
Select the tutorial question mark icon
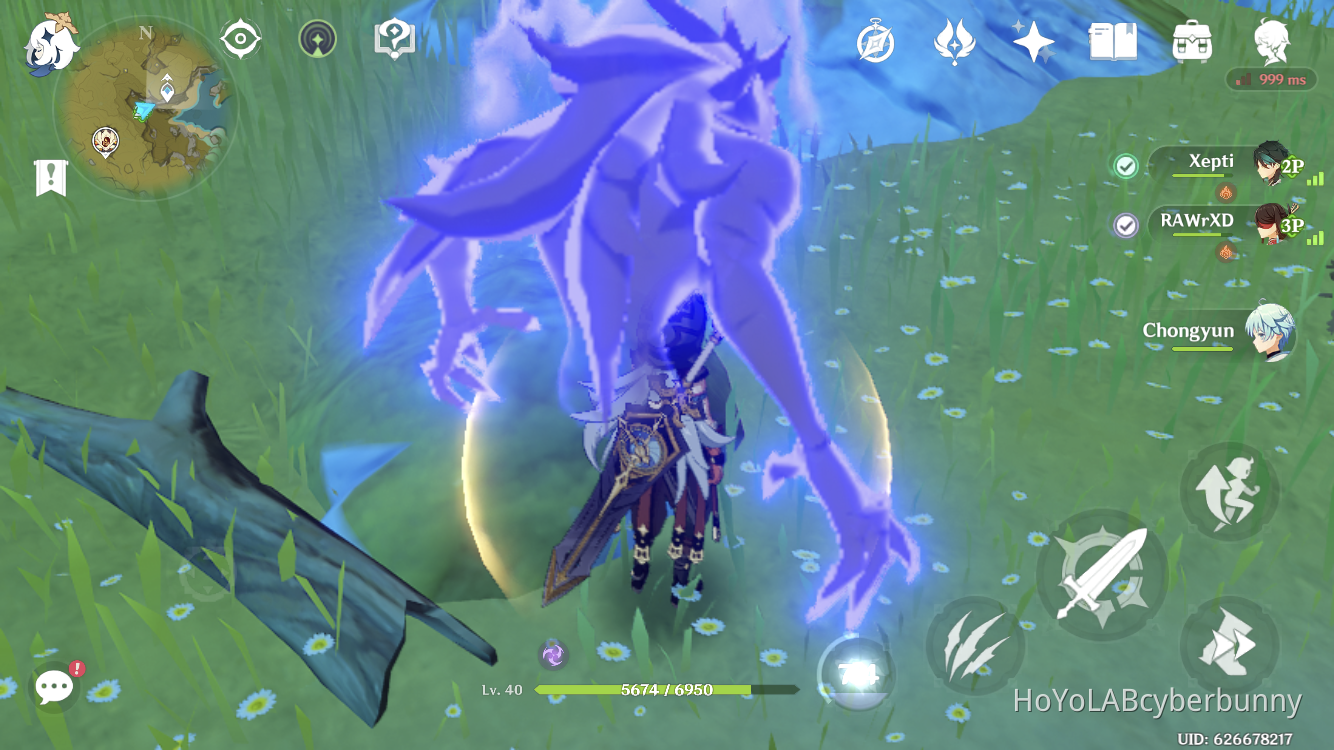(x=394, y=37)
